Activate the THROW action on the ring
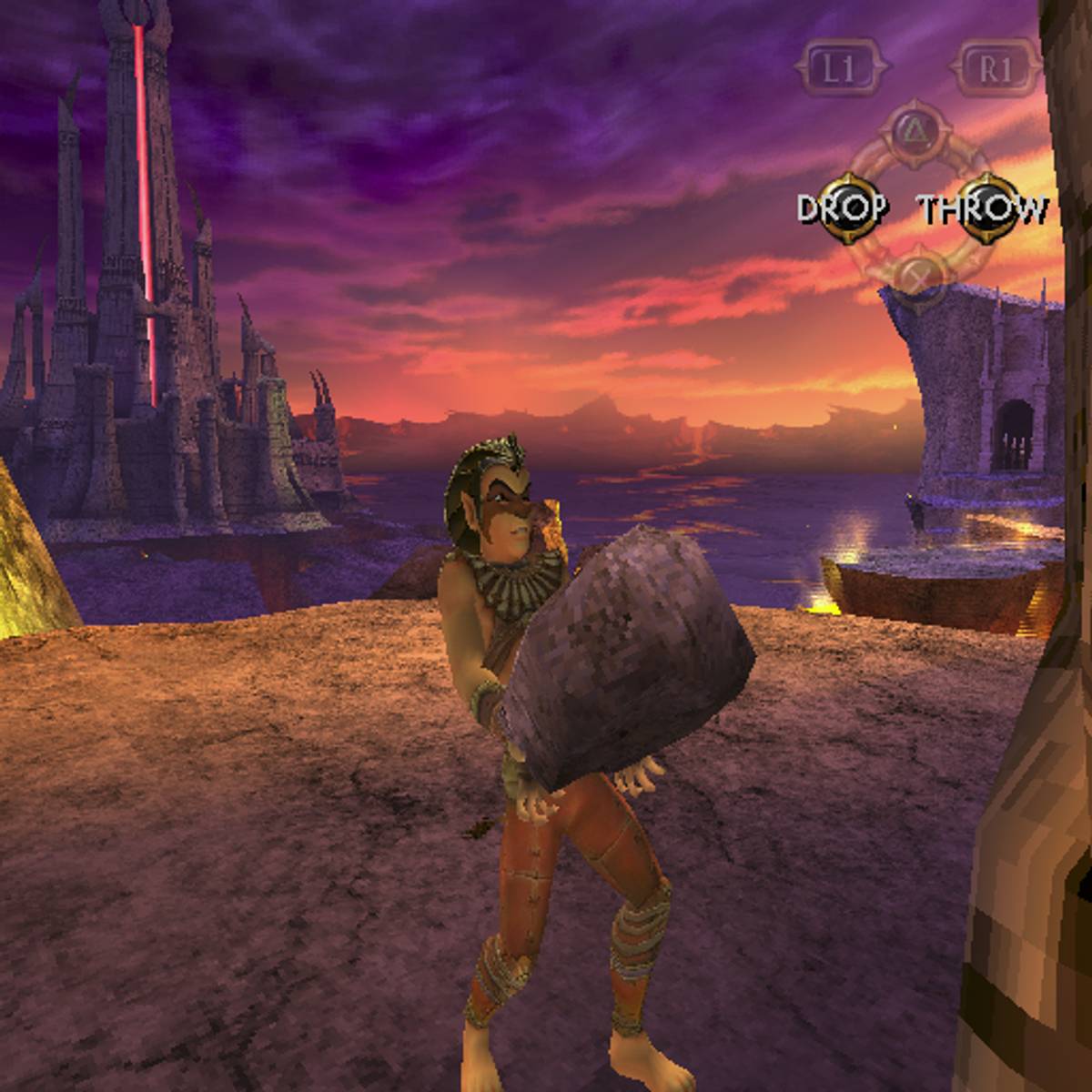 [x=982, y=209]
